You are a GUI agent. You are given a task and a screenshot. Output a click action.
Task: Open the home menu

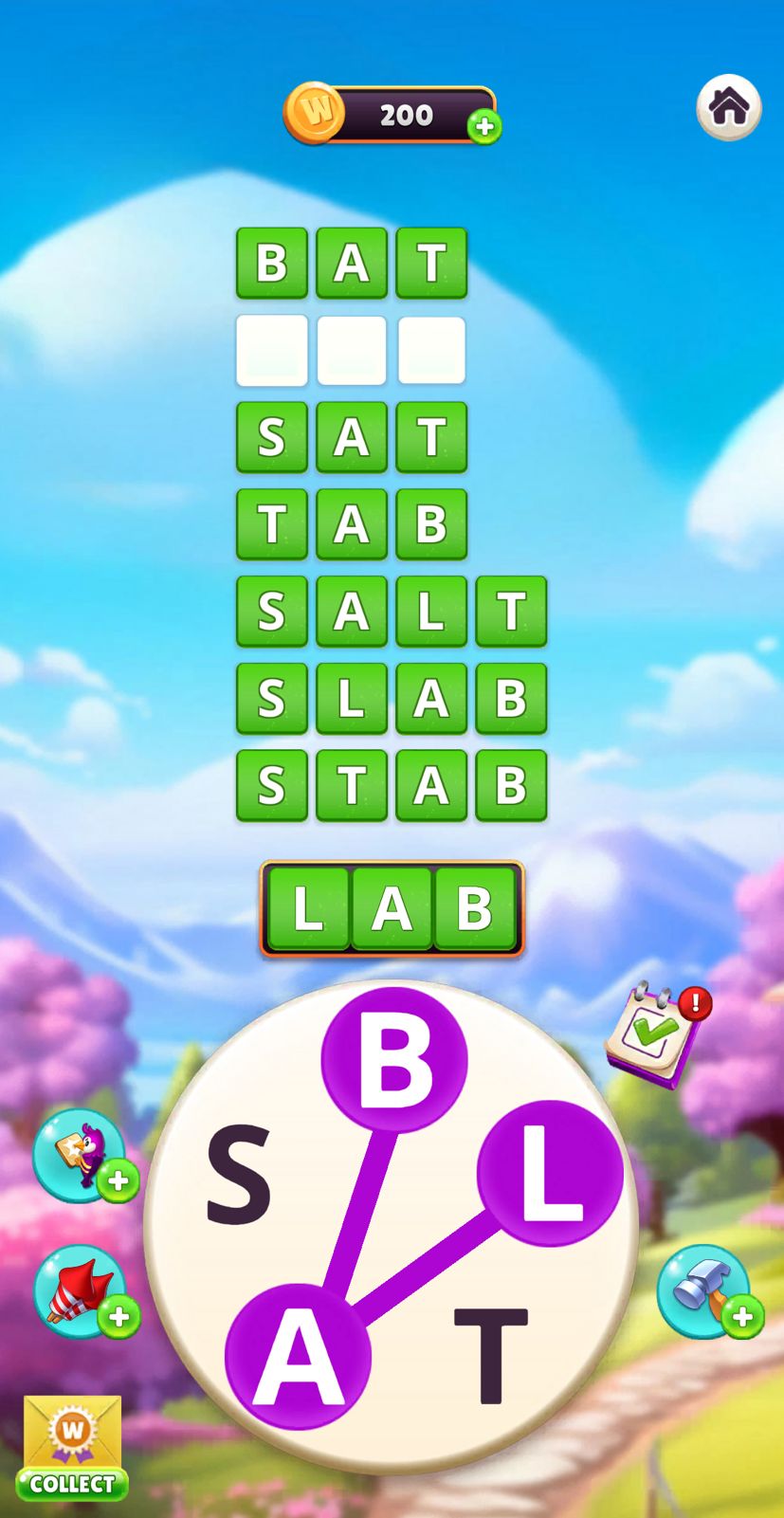[728, 107]
